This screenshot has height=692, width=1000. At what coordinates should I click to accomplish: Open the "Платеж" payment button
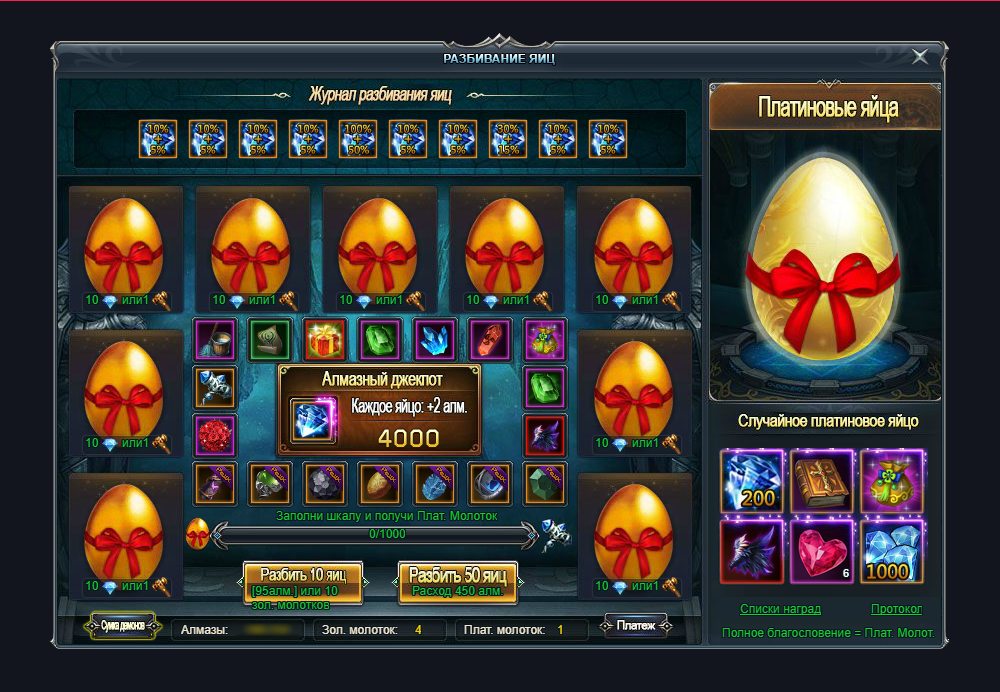coord(635,626)
